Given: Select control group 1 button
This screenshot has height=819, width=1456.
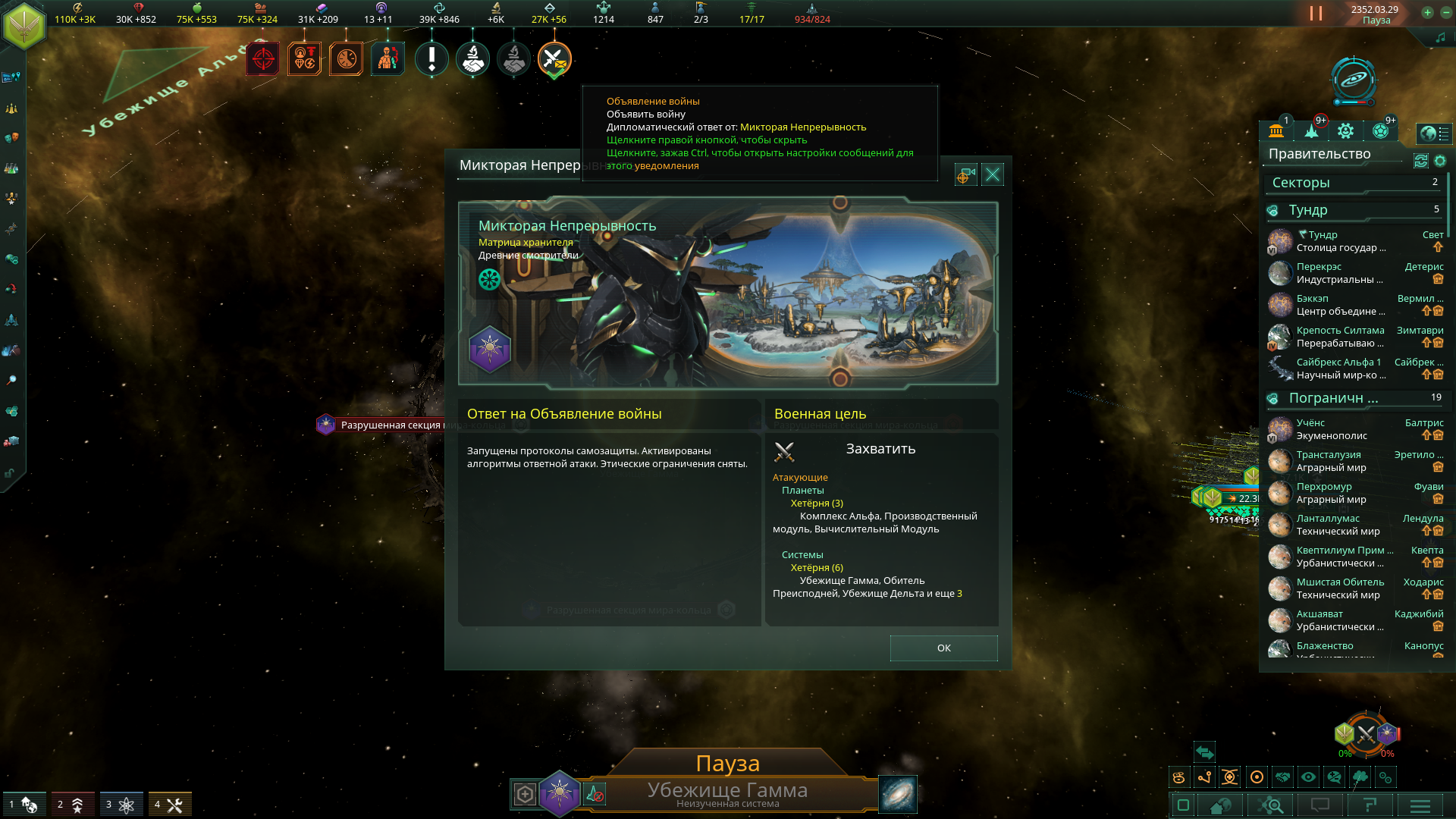Looking at the screenshot, I should 23,804.
